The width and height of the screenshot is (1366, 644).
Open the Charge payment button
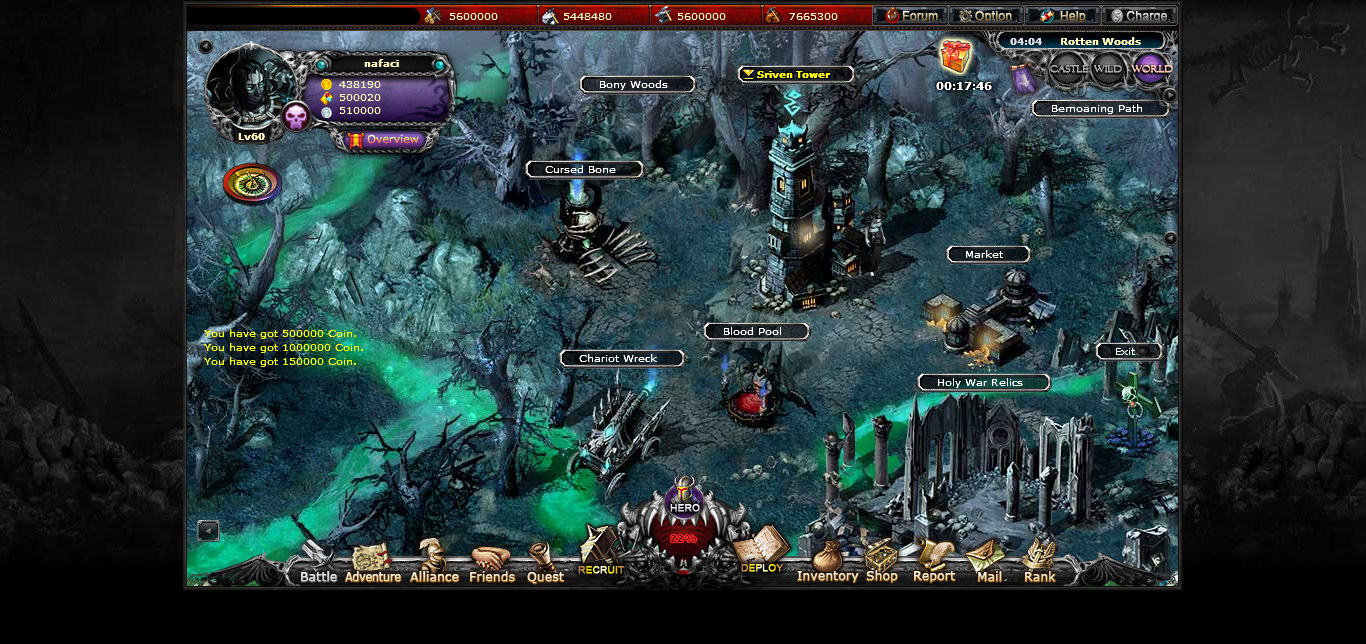tap(1139, 16)
